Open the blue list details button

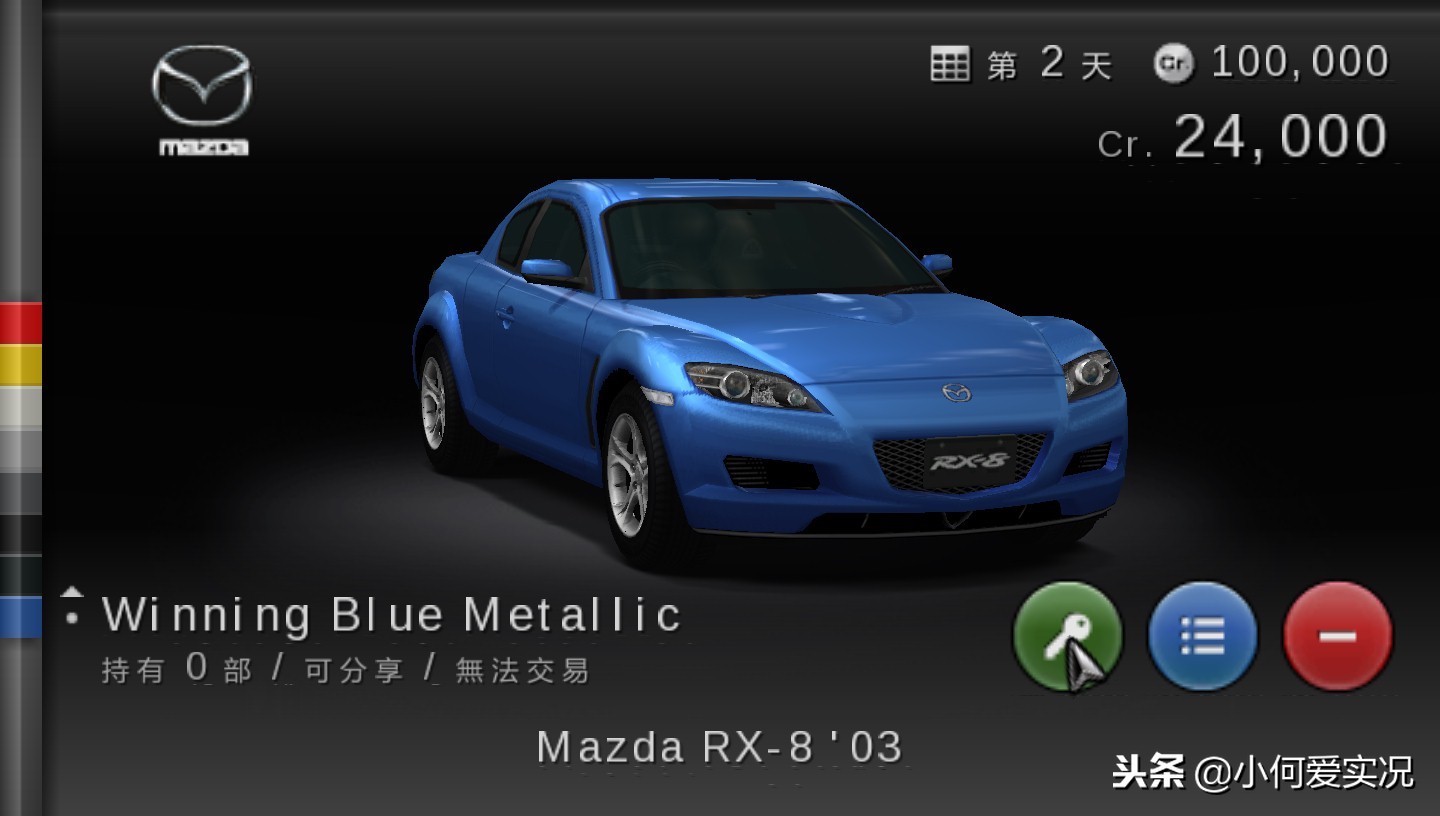pos(1202,636)
